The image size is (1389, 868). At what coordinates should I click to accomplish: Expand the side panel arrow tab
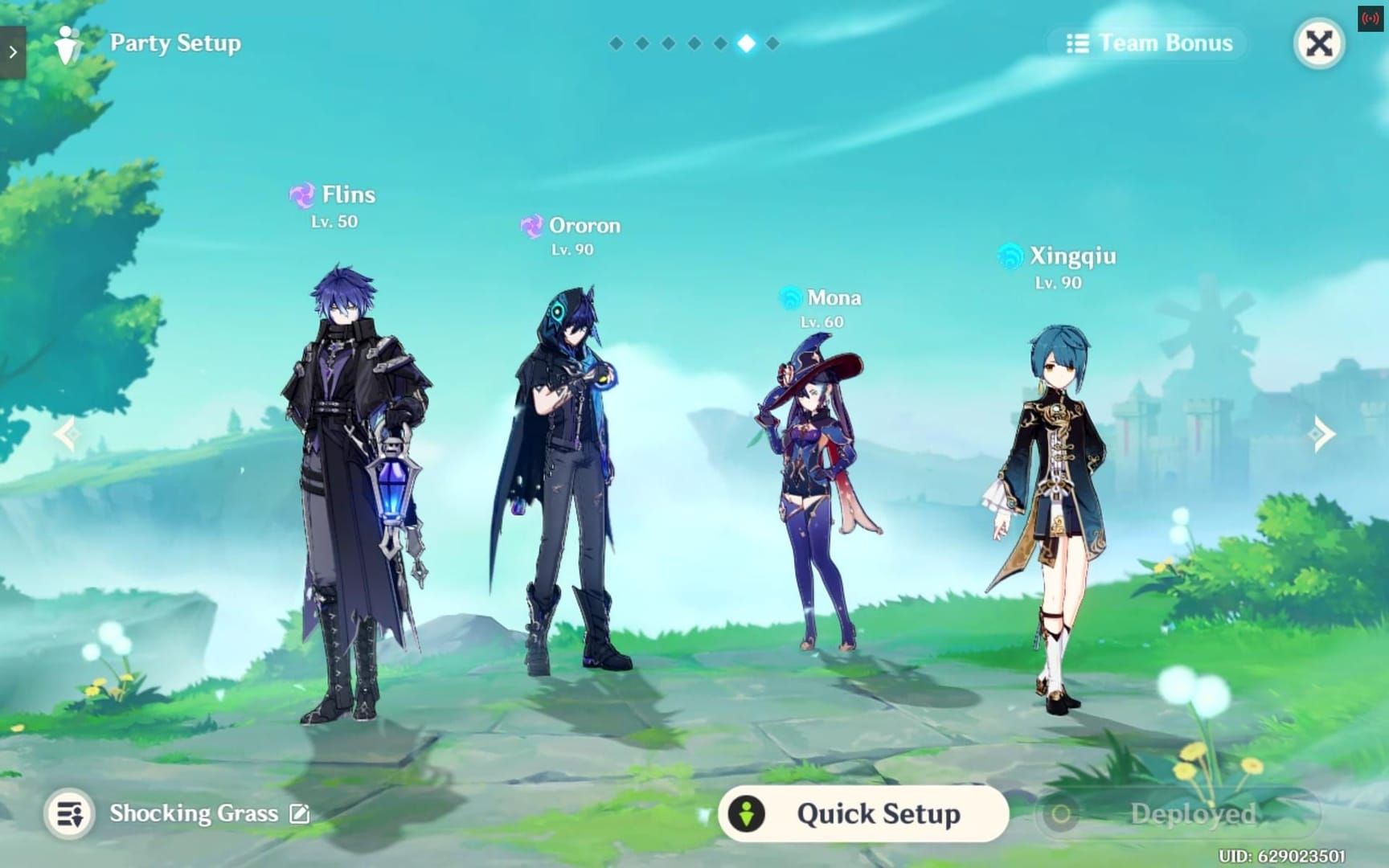13,52
